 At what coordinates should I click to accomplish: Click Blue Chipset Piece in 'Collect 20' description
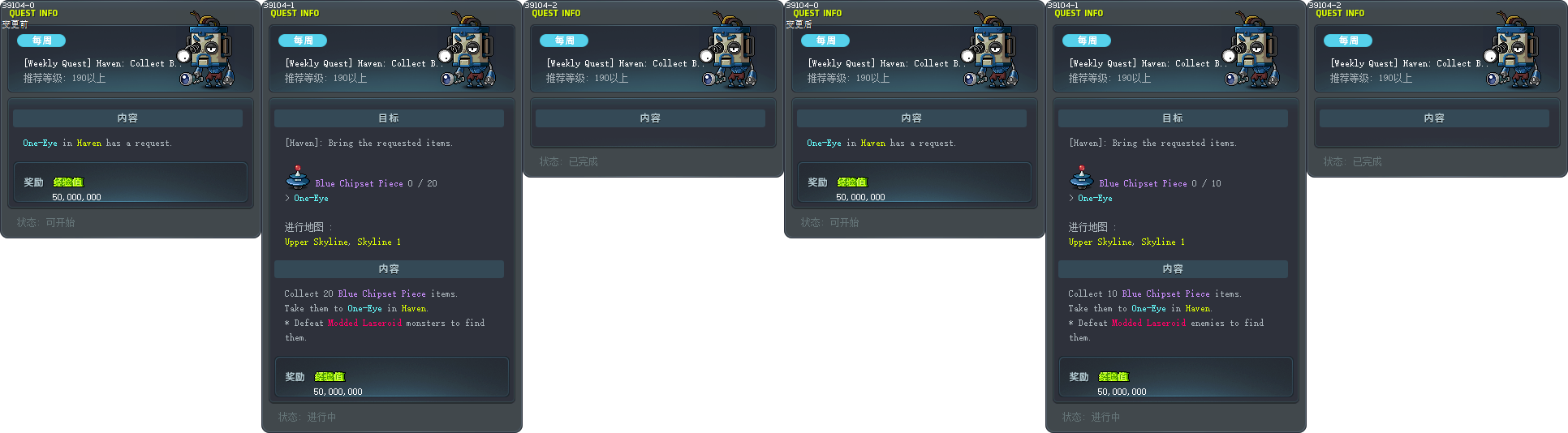point(381,294)
